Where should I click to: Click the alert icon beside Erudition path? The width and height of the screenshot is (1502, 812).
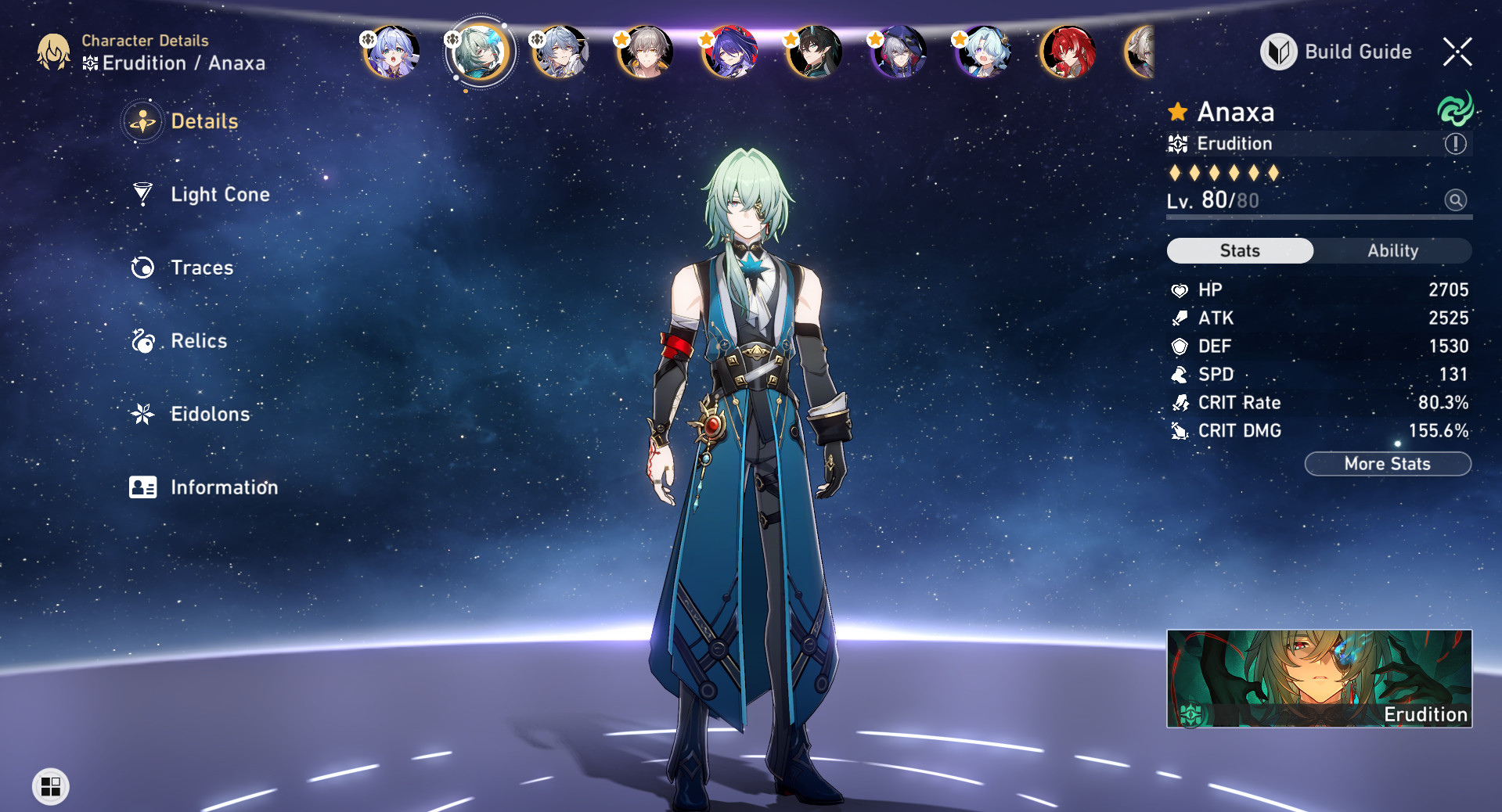(x=1454, y=143)
